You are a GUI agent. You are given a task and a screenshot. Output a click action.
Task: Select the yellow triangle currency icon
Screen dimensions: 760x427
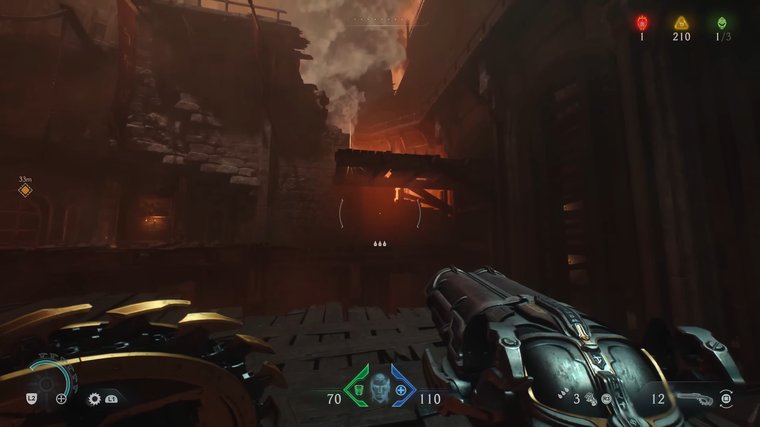(681, 22)
